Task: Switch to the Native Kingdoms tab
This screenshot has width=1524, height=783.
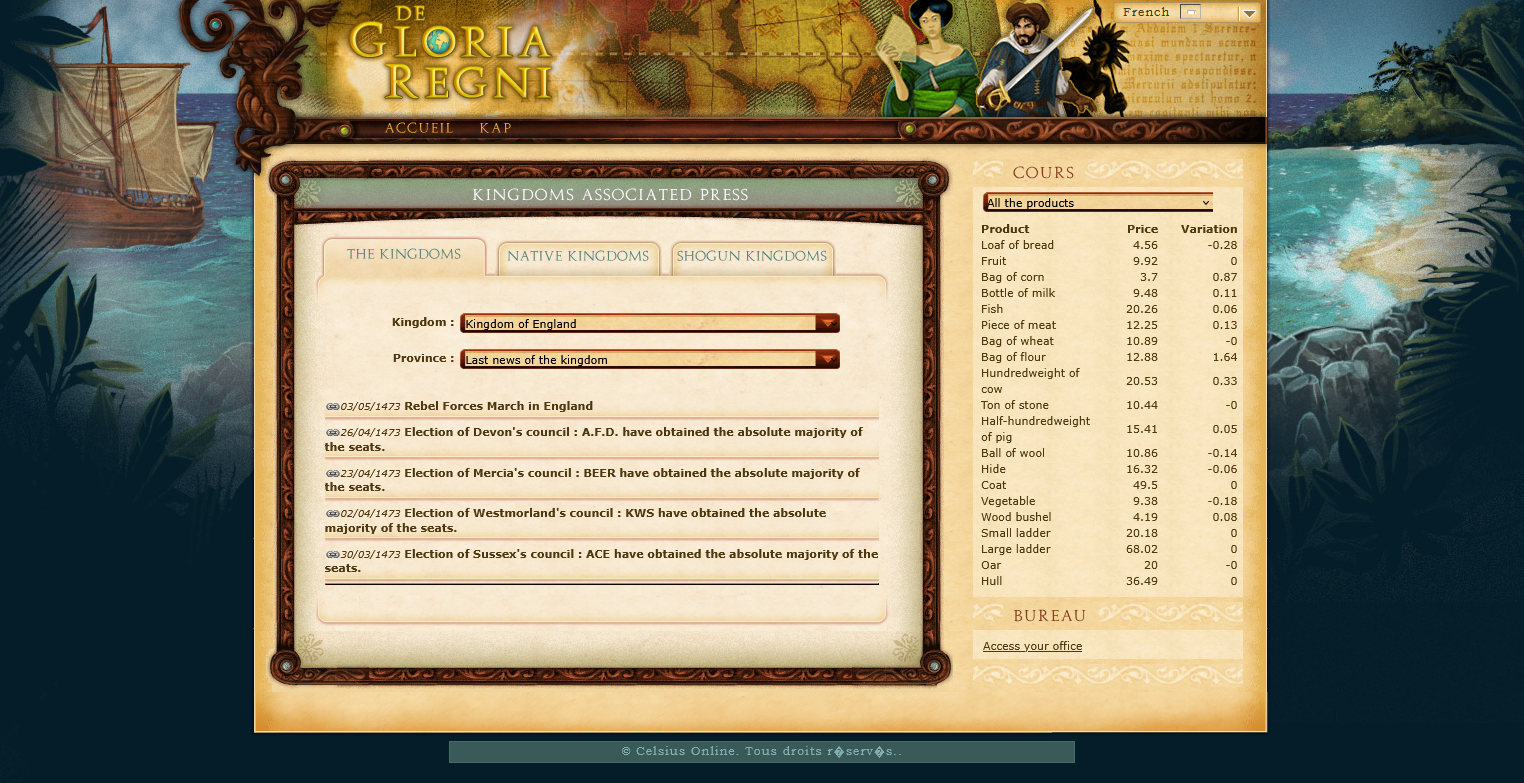Action: coord(578,257)
